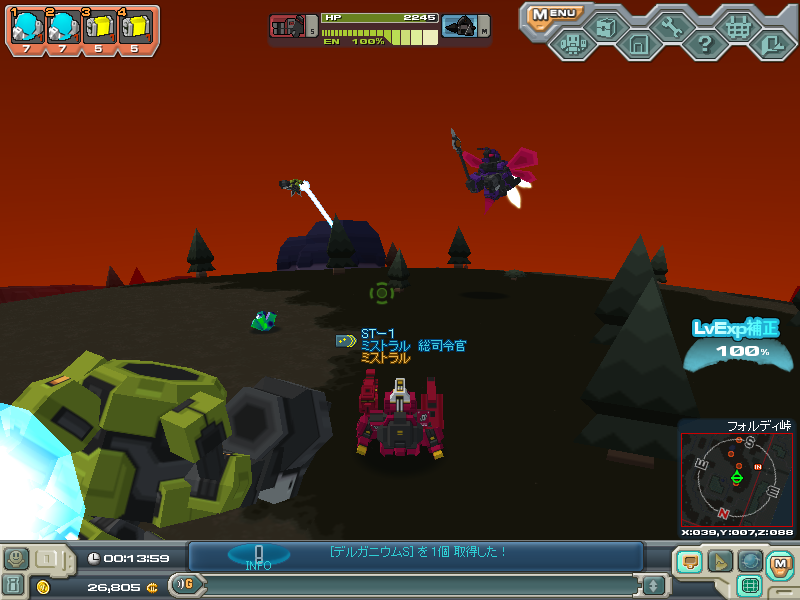Click the INFO notification icon
This screenshot has width=800, height=600.
tap(258, 556)
